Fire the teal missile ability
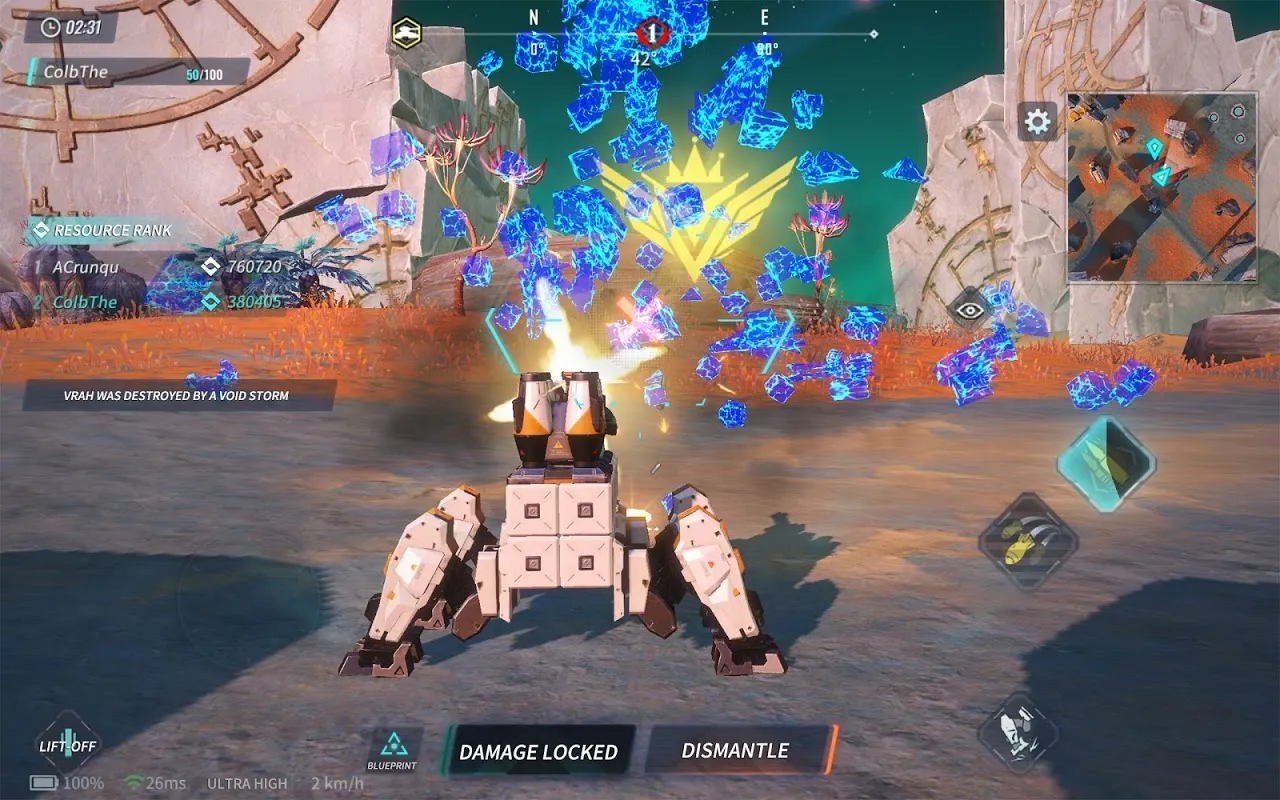This screenshot has height=800, width=1280. tap(1106, 462)
